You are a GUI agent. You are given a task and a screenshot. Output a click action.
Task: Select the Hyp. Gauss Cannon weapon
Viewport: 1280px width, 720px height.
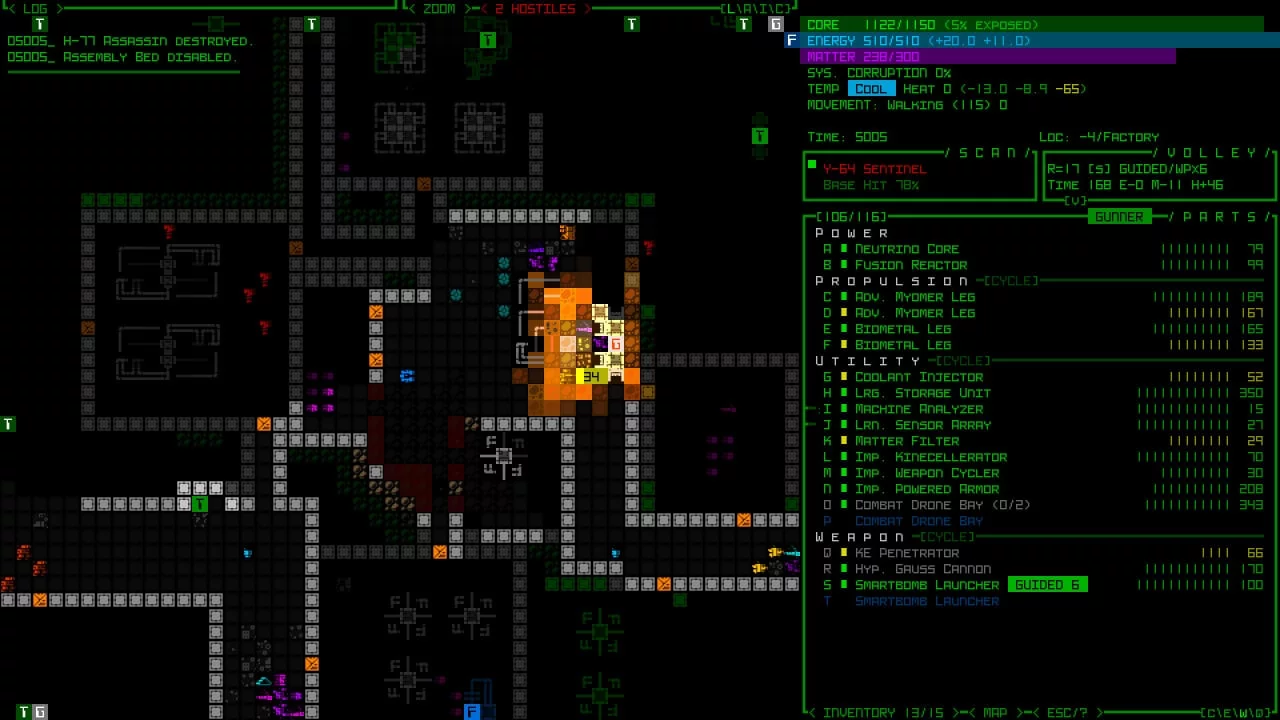922,569
